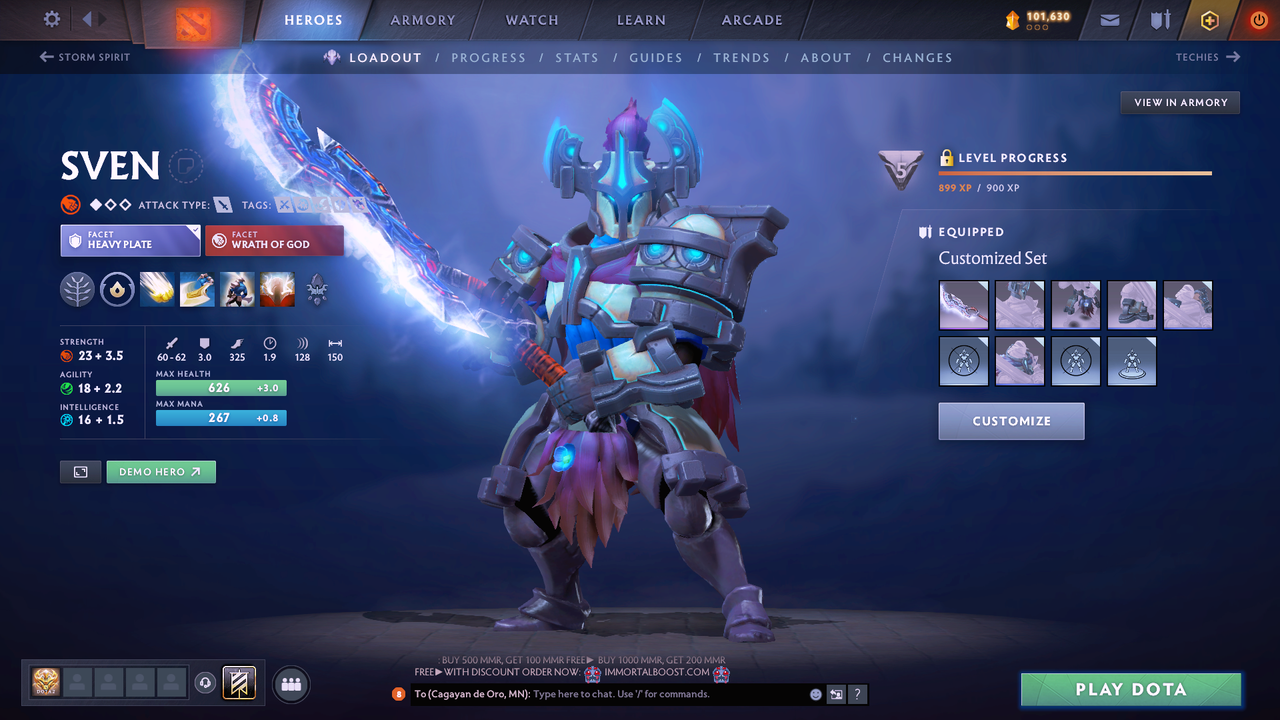Click the sword weapon item thumbnail
This screenshot has width=1280, height=720.
pyautogui.click(x=963, y=305)
